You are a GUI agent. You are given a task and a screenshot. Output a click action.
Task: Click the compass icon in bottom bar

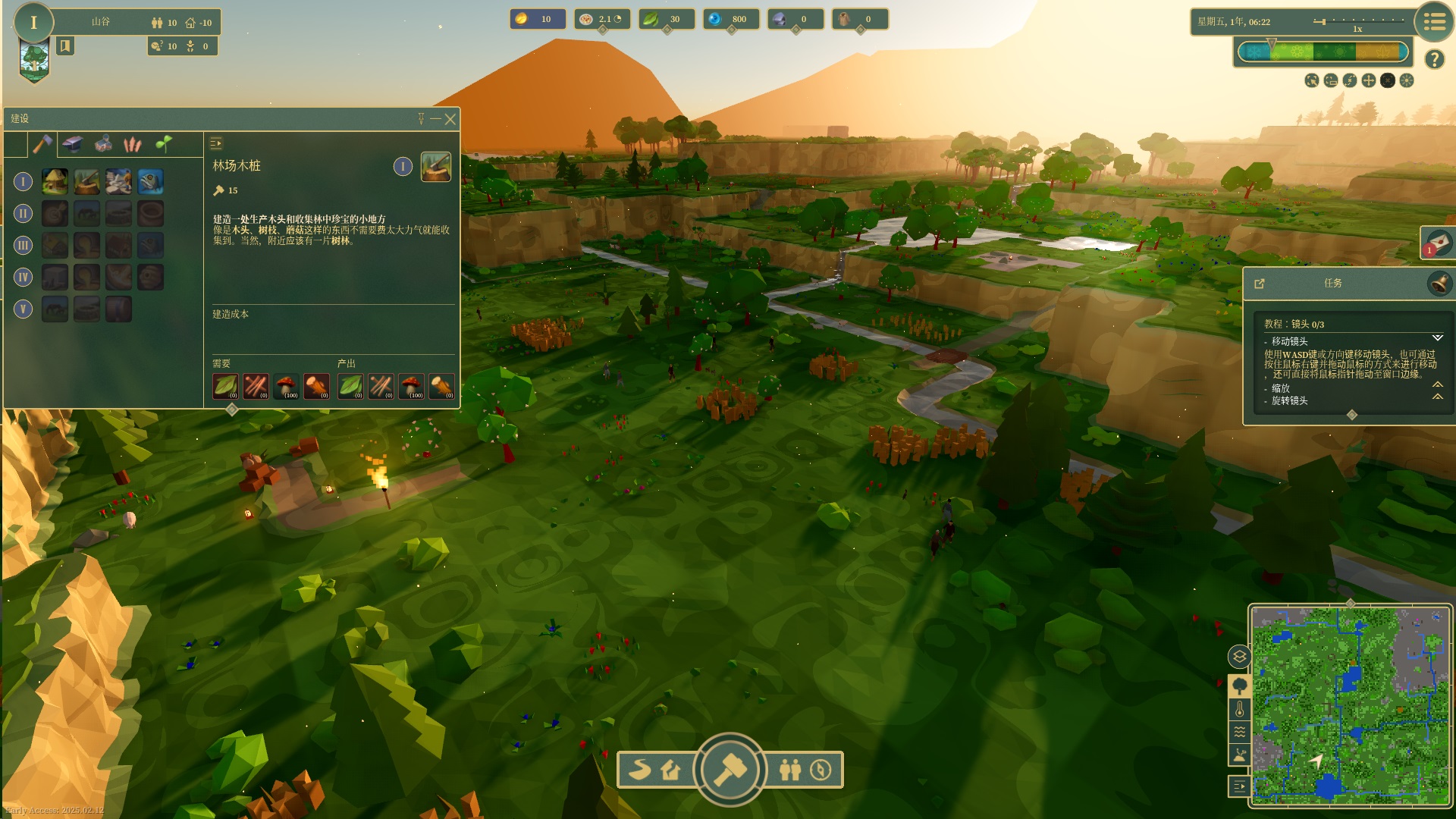point(821,770)
